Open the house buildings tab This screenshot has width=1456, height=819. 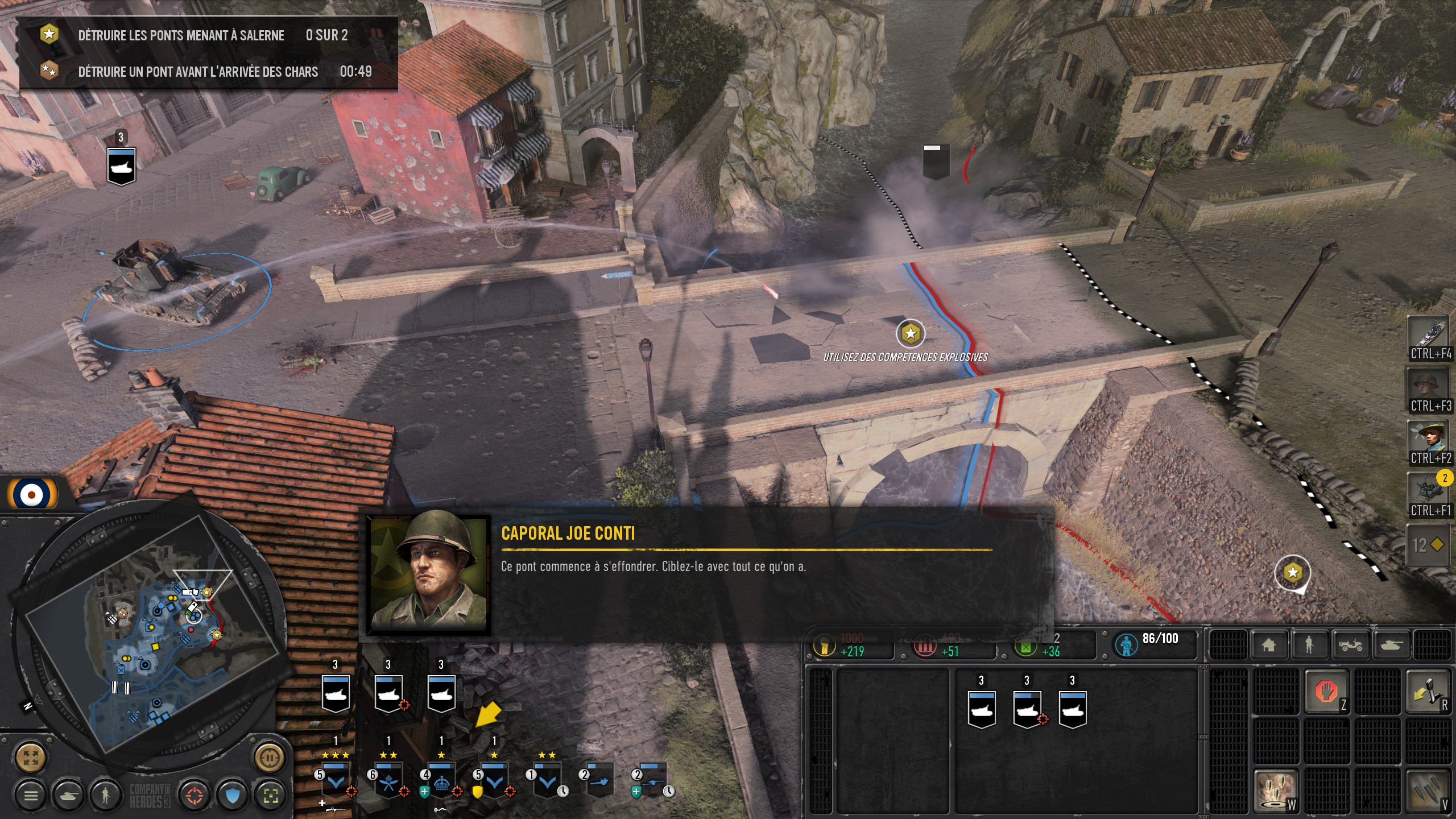click(1268, 645)
